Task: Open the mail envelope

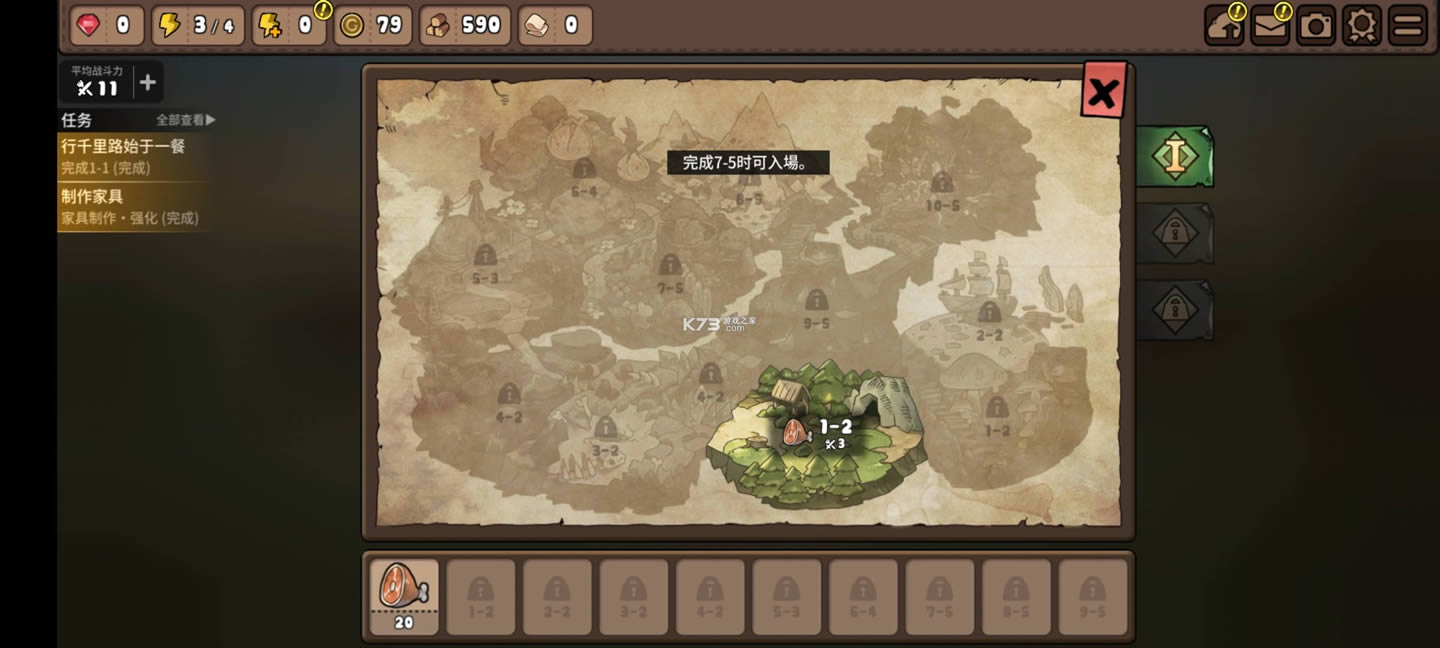Action: tap(1270, 26)
